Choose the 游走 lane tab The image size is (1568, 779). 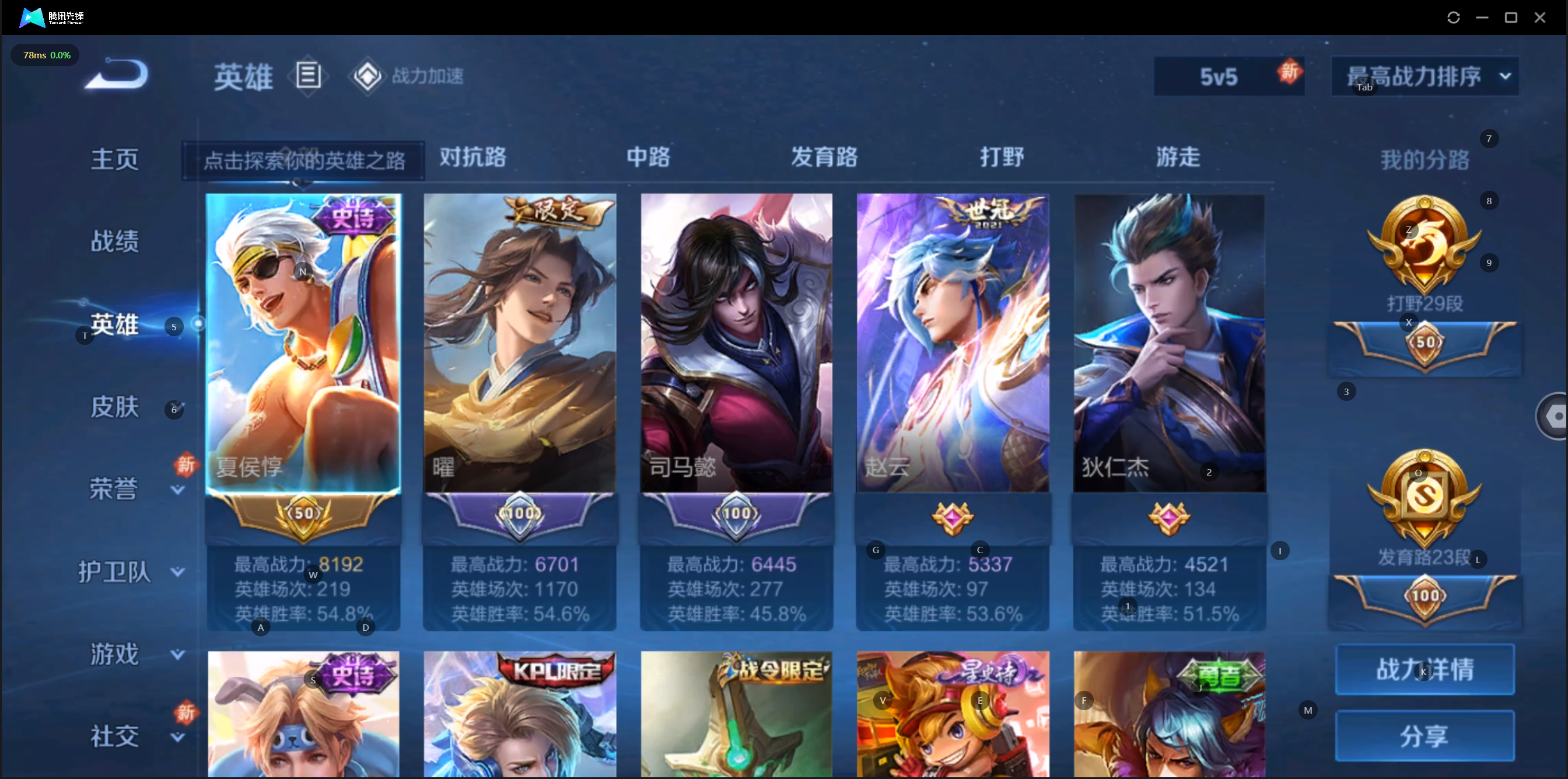pyautogui.click(x=1178, y=157)
